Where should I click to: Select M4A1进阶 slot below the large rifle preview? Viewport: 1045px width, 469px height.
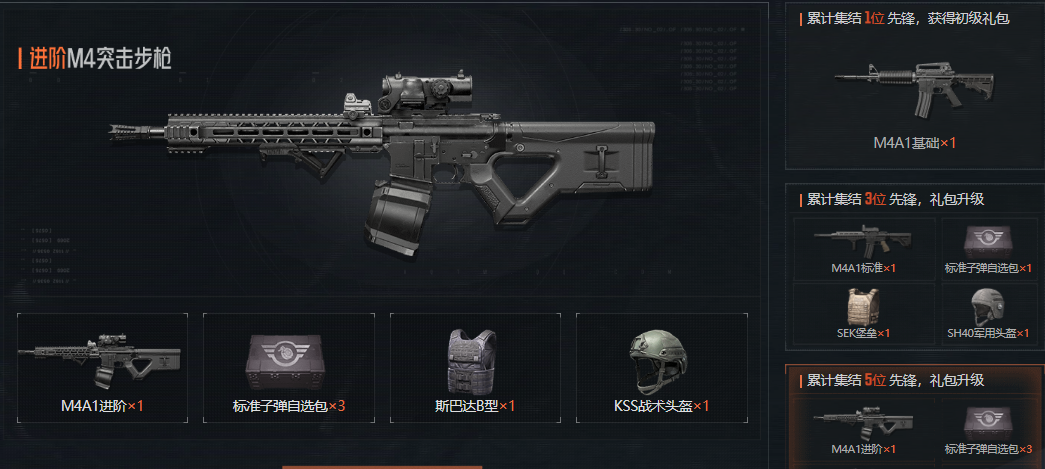pos(103,365)
